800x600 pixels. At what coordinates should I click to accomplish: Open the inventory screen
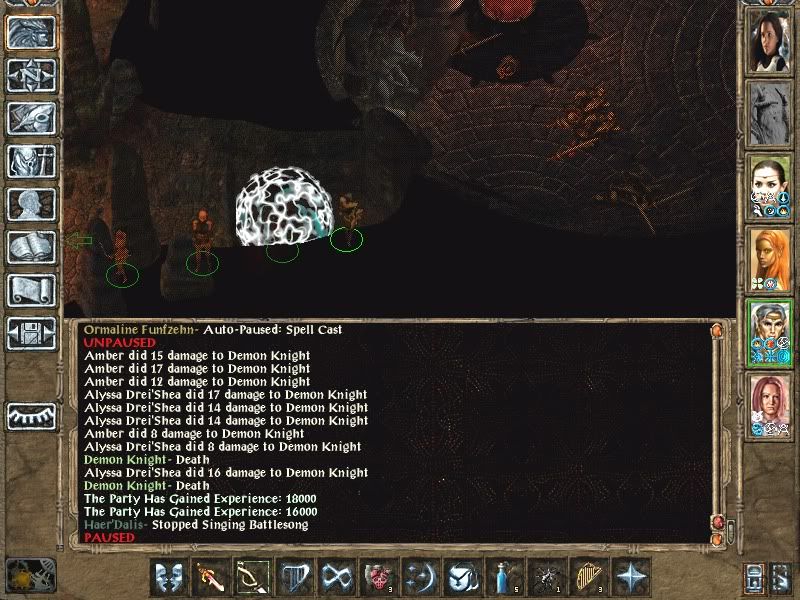pyautogui.click(x=31, y=161)
